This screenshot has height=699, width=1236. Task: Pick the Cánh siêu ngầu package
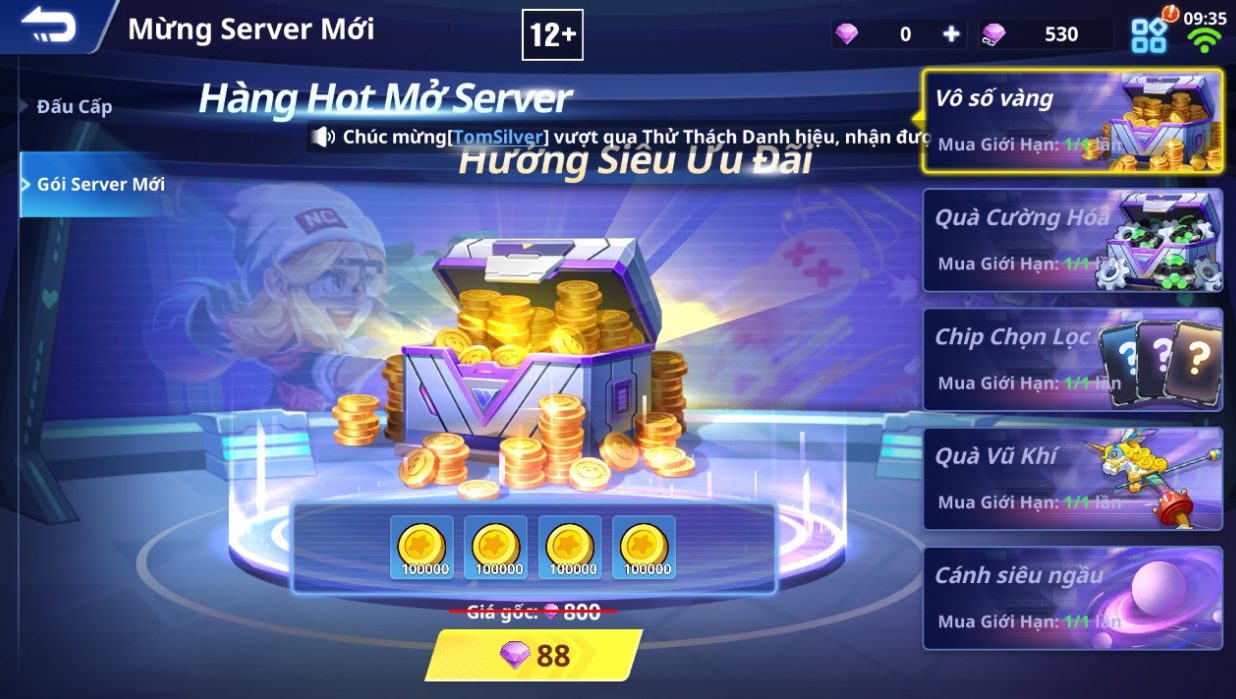pyautogui.click(x=1071, y=597)
